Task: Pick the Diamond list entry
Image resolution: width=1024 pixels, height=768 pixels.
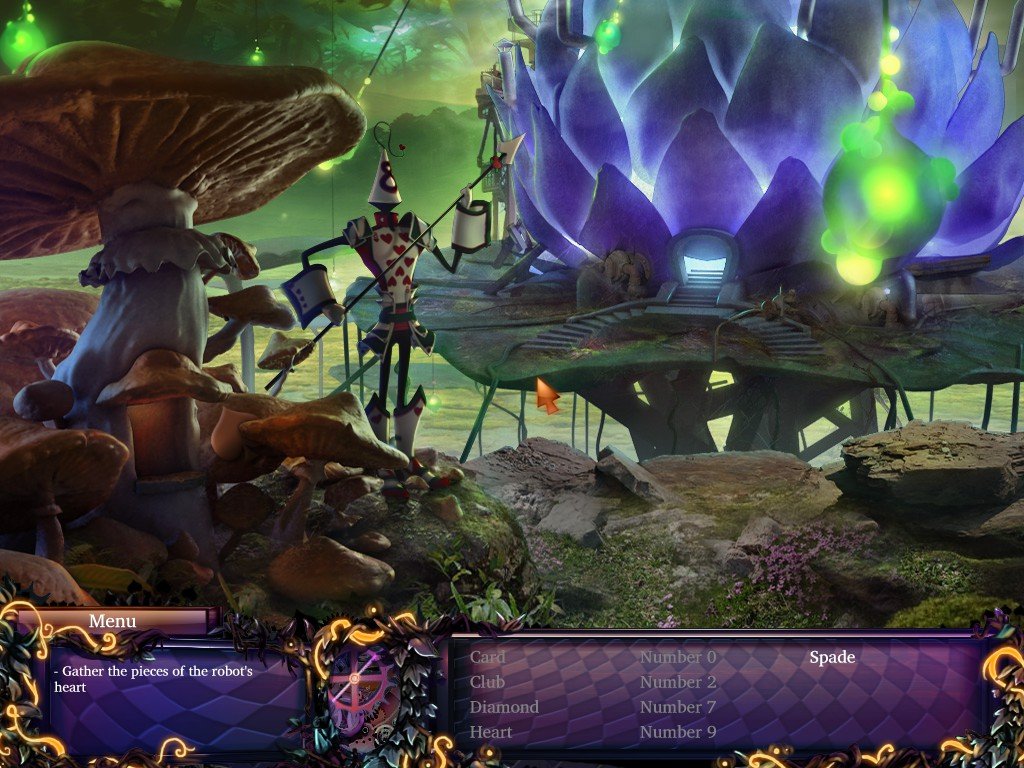Action: pos(504,707)
